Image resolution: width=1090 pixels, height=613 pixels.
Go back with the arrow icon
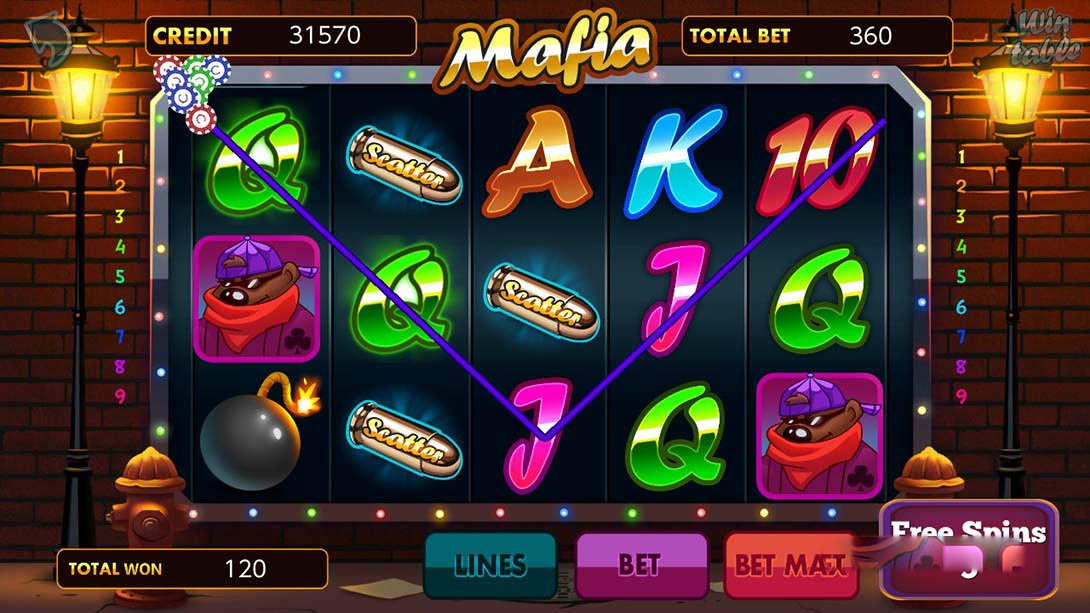pyautogui.click(x=47, y=40)
